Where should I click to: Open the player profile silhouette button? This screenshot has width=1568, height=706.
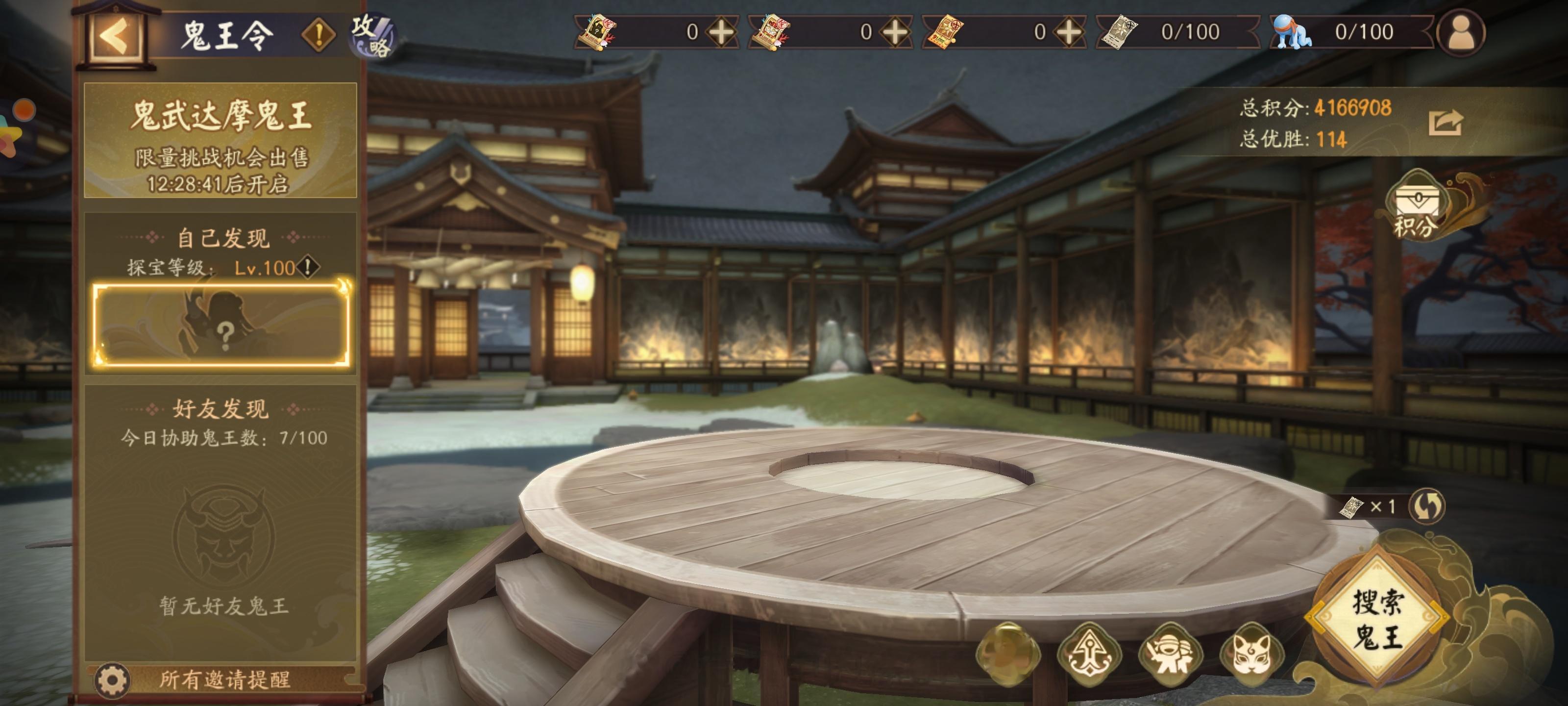(1460, 32)
